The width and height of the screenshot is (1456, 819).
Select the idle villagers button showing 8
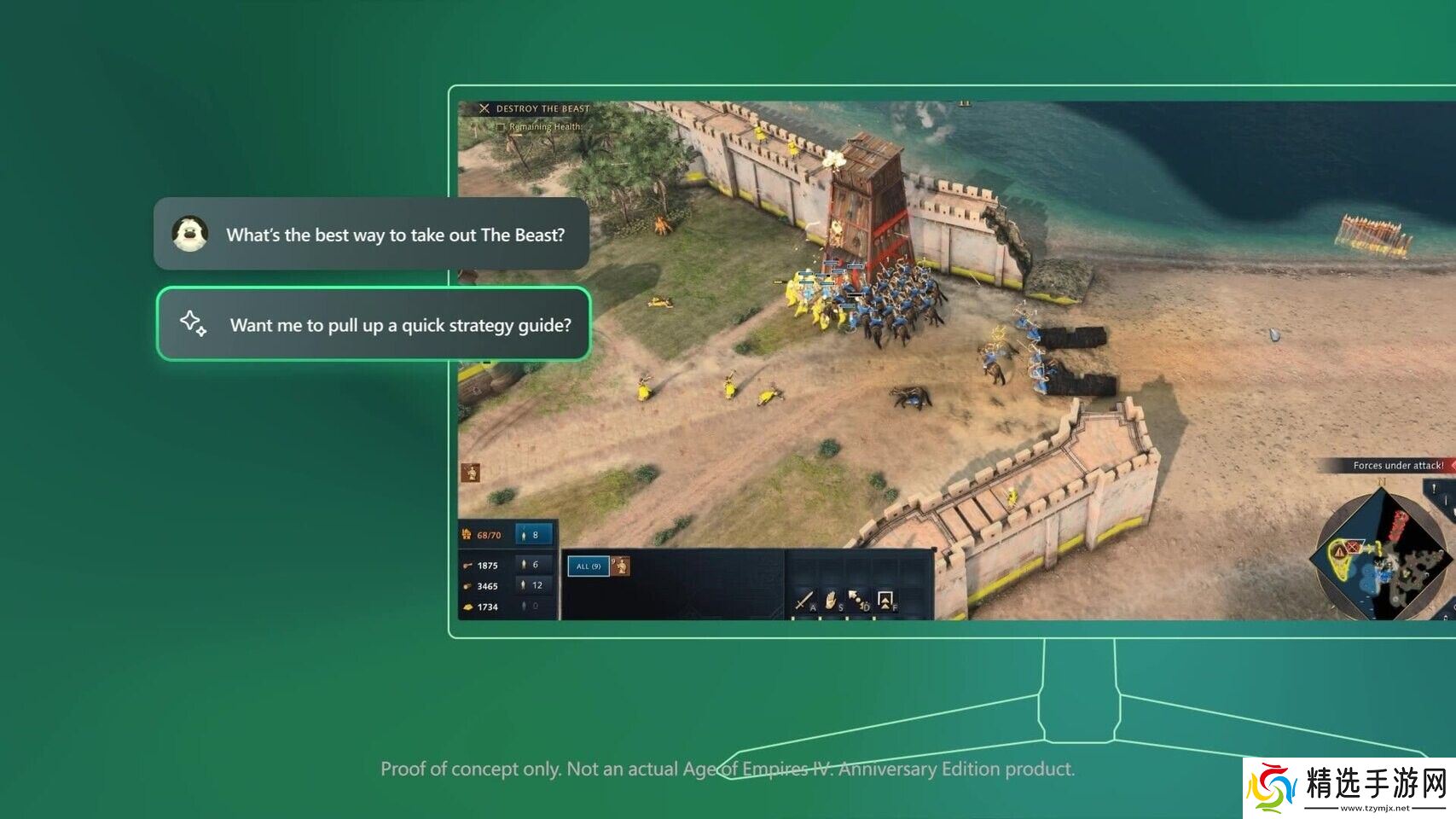[533, 535]
